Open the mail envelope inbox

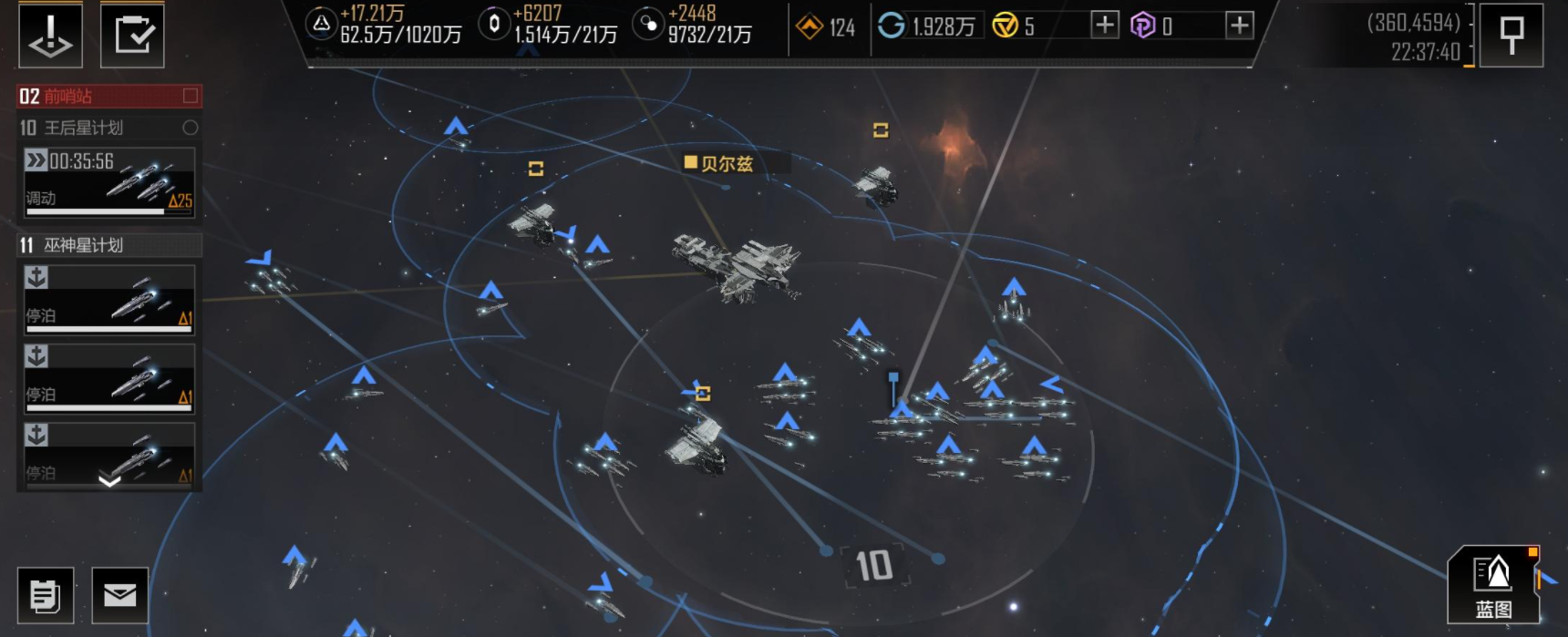(x=119, y=595)
